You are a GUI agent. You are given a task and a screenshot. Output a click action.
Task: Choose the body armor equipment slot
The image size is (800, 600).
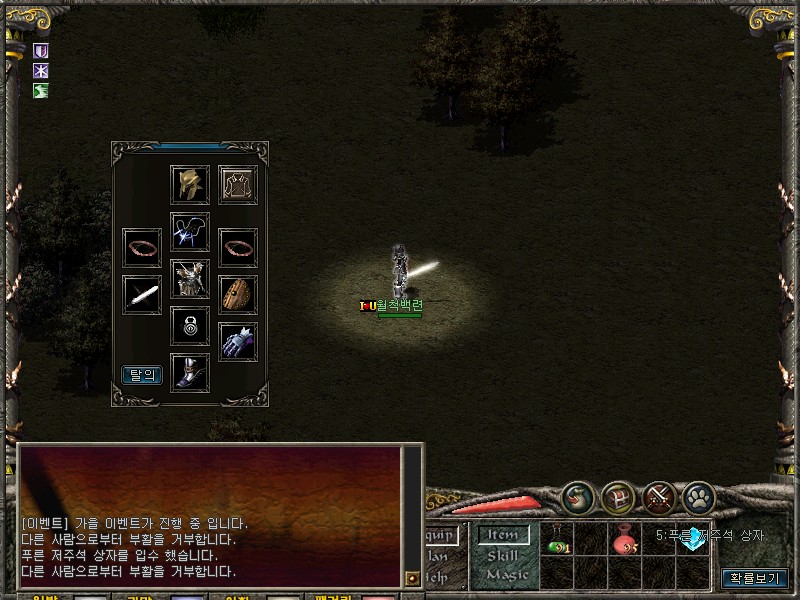190,279
